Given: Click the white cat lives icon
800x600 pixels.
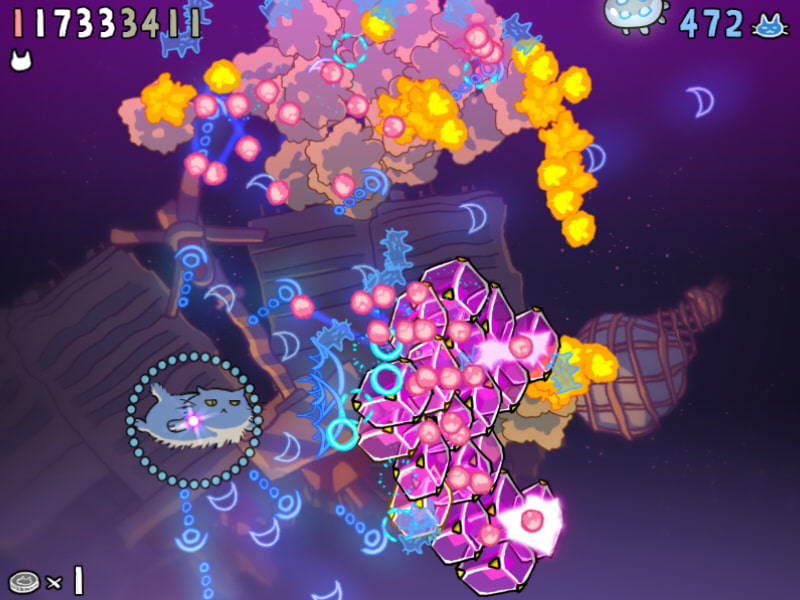Looking at the screenshot, I should 20,62.
